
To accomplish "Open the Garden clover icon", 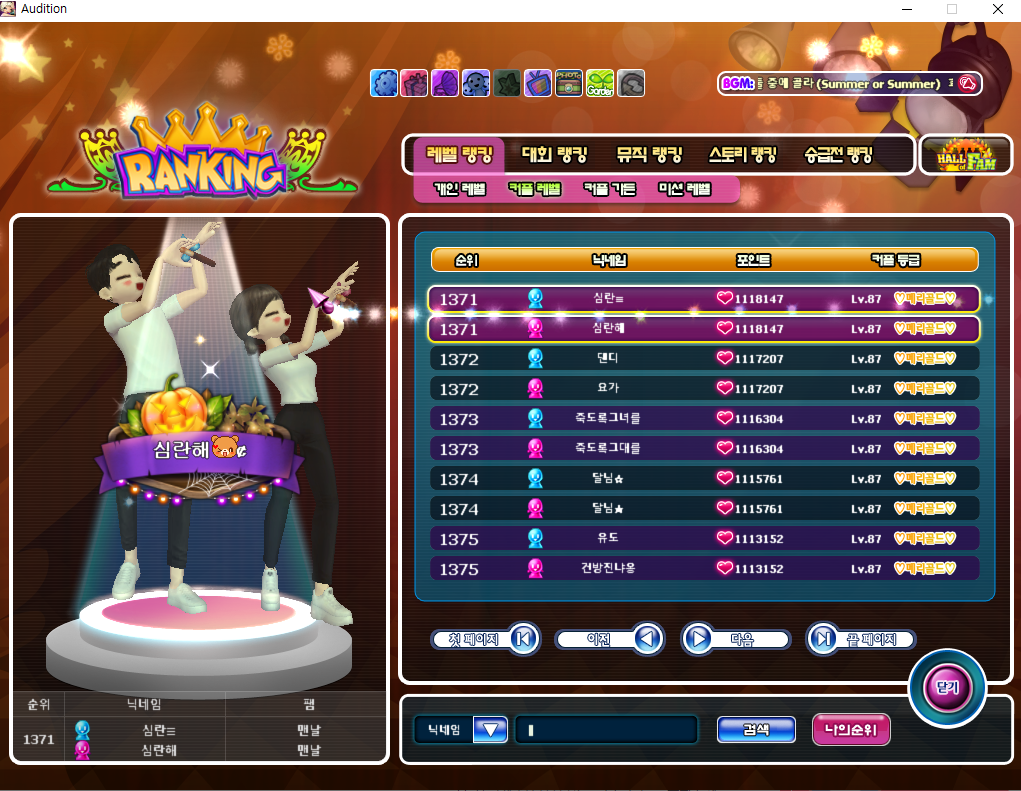I will click(x=600, y=83).
